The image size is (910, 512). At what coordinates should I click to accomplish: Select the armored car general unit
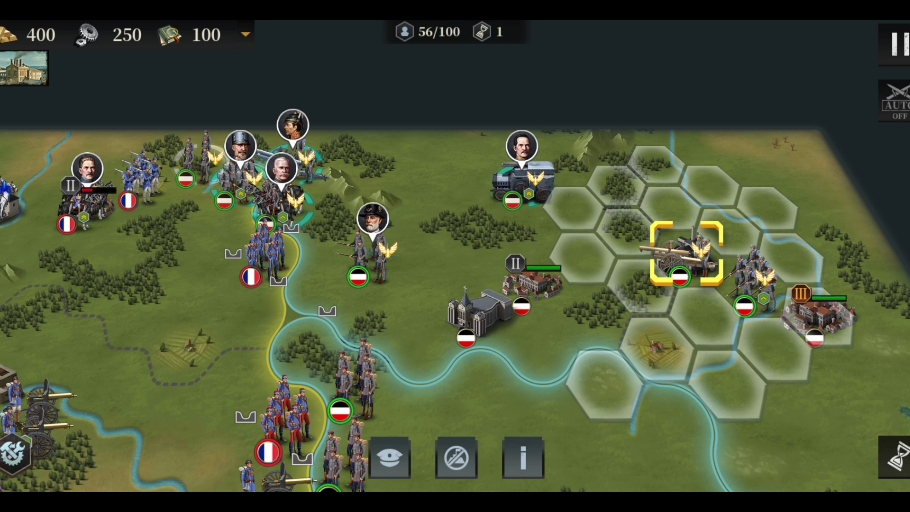pyautogui.click(x=523, y=180)
